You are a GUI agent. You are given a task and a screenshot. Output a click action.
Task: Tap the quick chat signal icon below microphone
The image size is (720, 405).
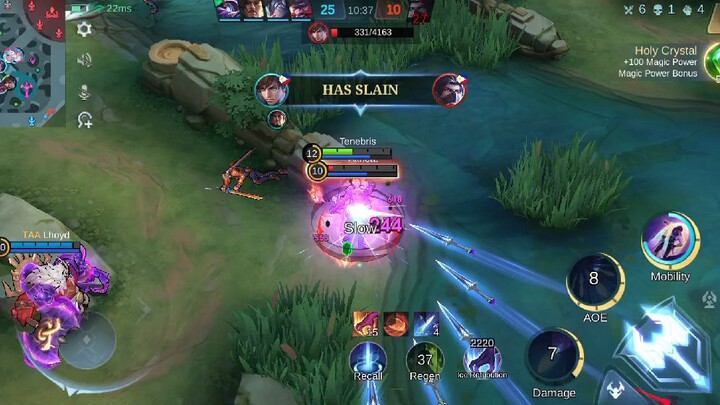[85, 120]
